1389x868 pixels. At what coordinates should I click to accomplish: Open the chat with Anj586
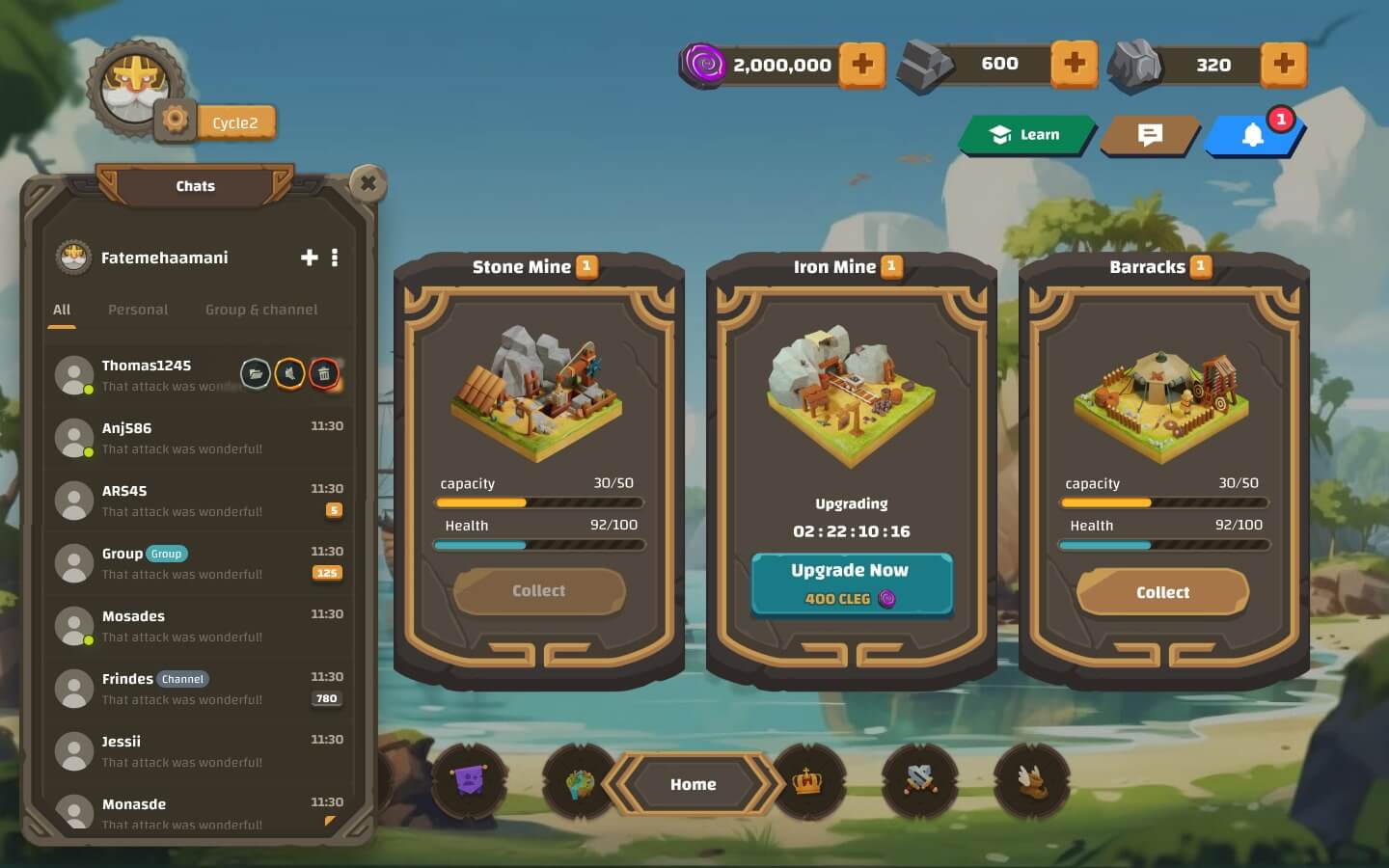182,438
